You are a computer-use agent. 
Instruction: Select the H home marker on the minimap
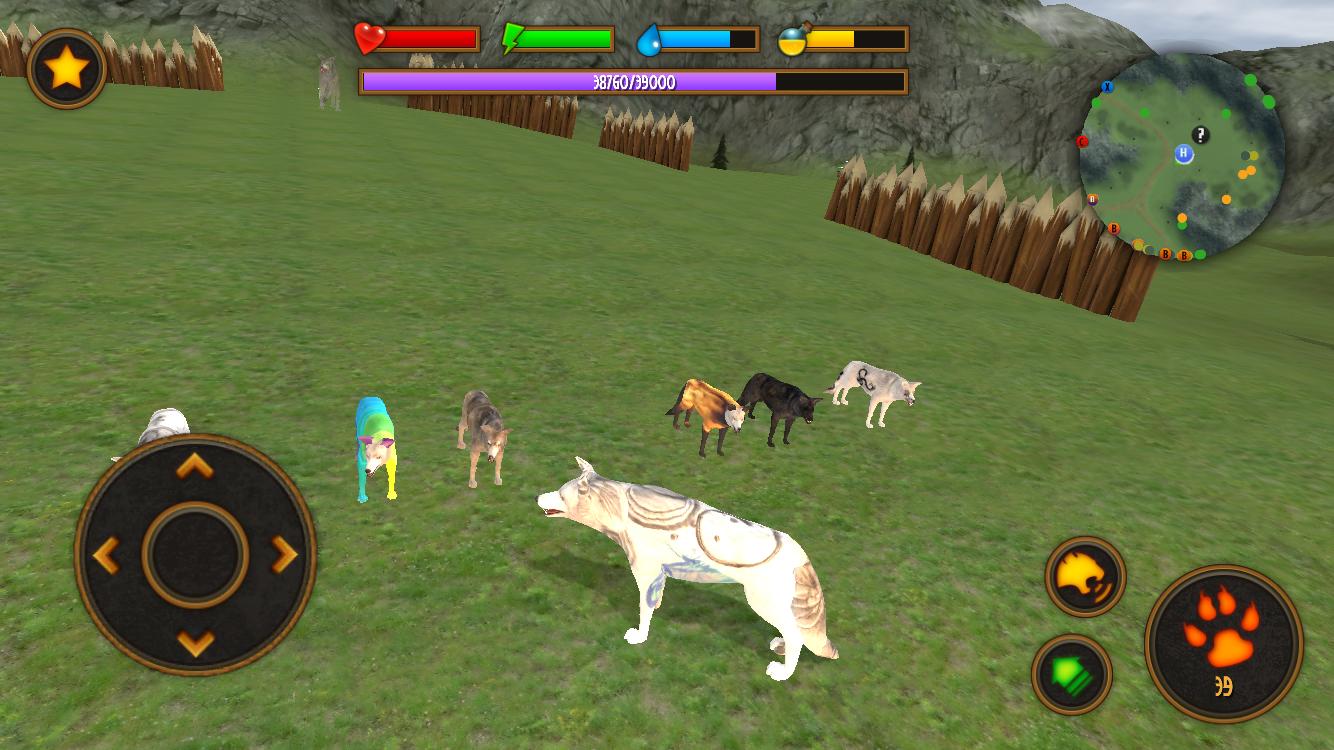pyautogui.click(x=1184, y=153)
